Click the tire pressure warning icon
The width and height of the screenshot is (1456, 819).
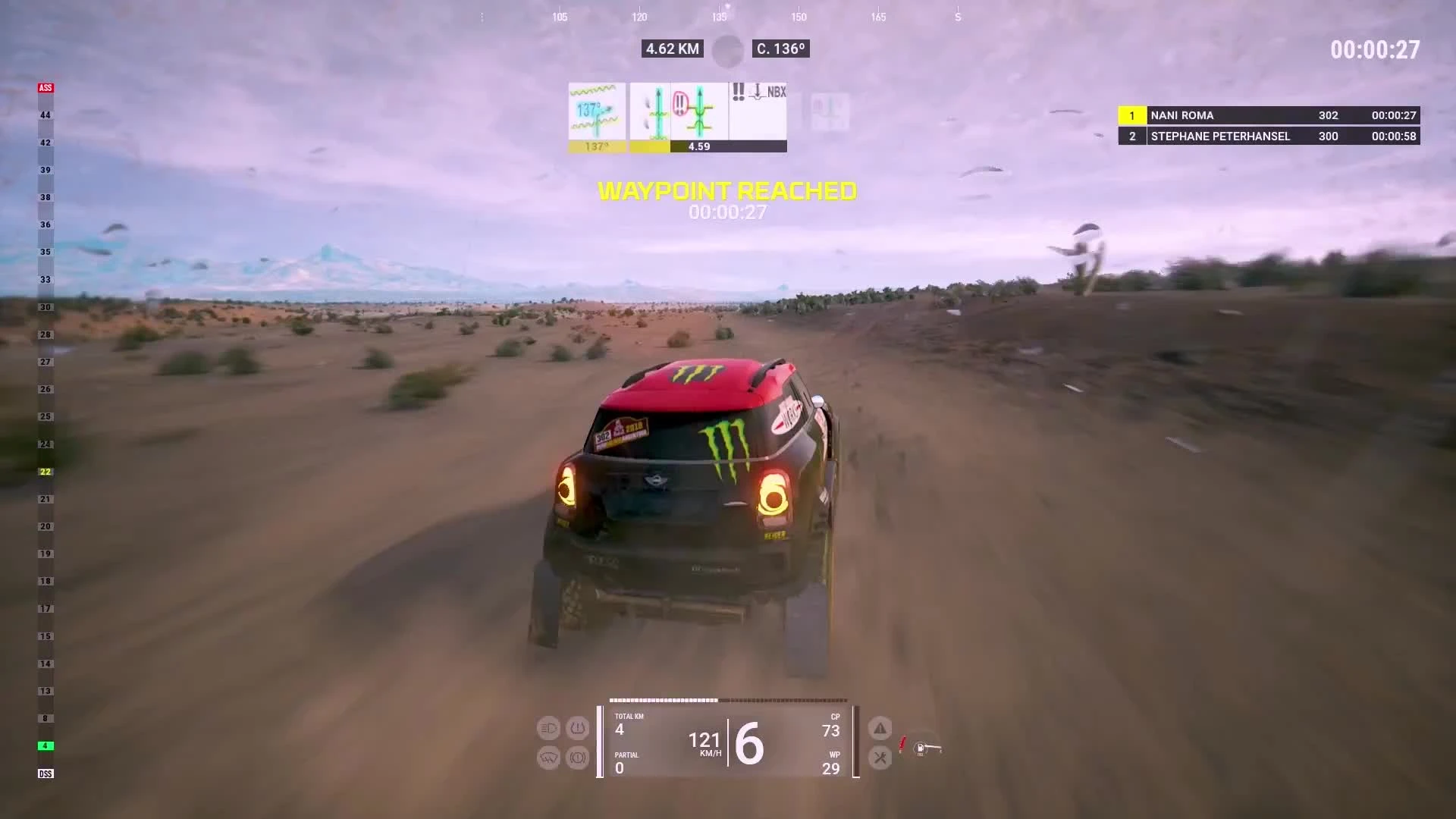578,728
